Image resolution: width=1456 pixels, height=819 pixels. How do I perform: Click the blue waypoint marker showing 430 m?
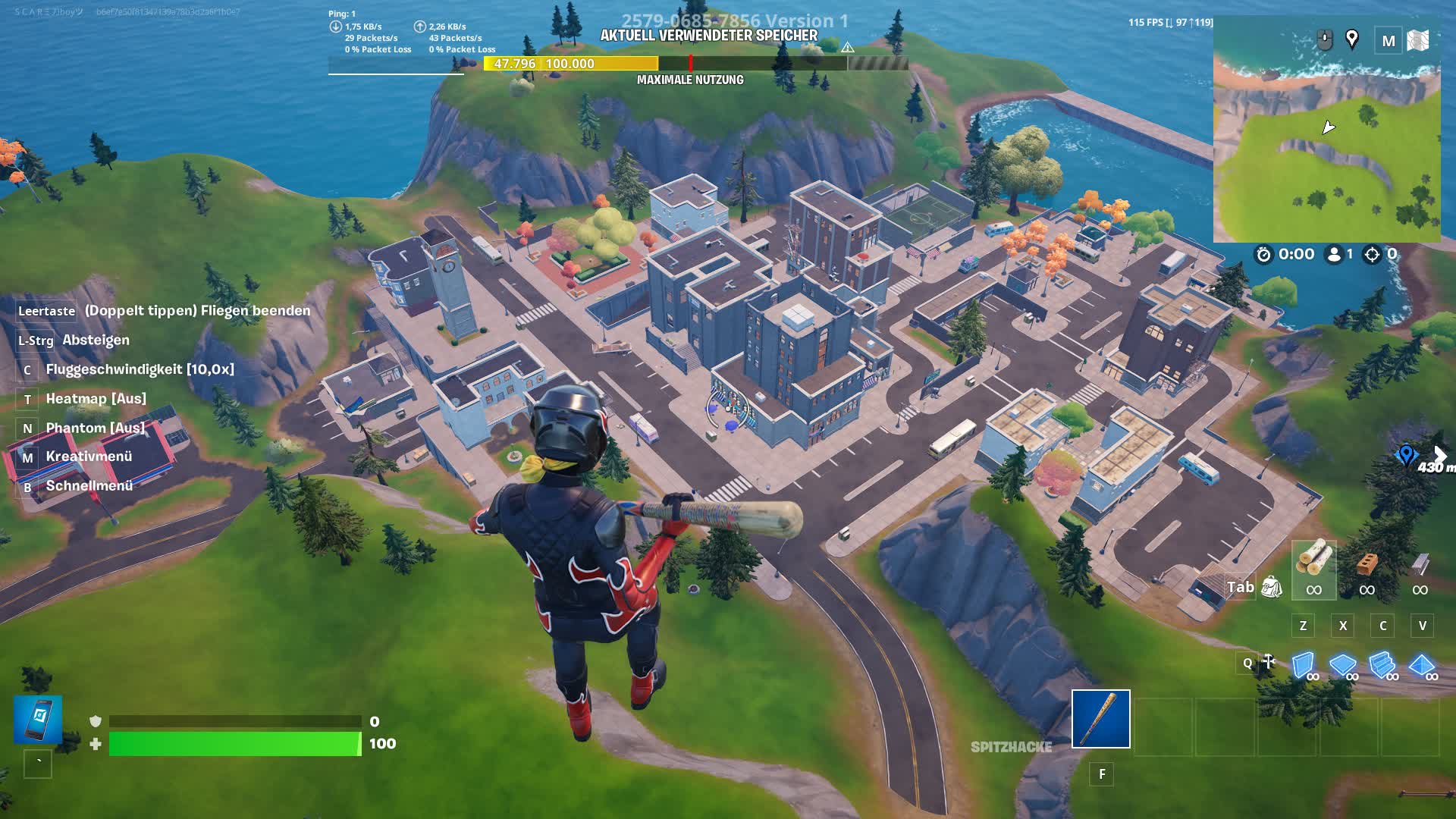point(1409,455)
